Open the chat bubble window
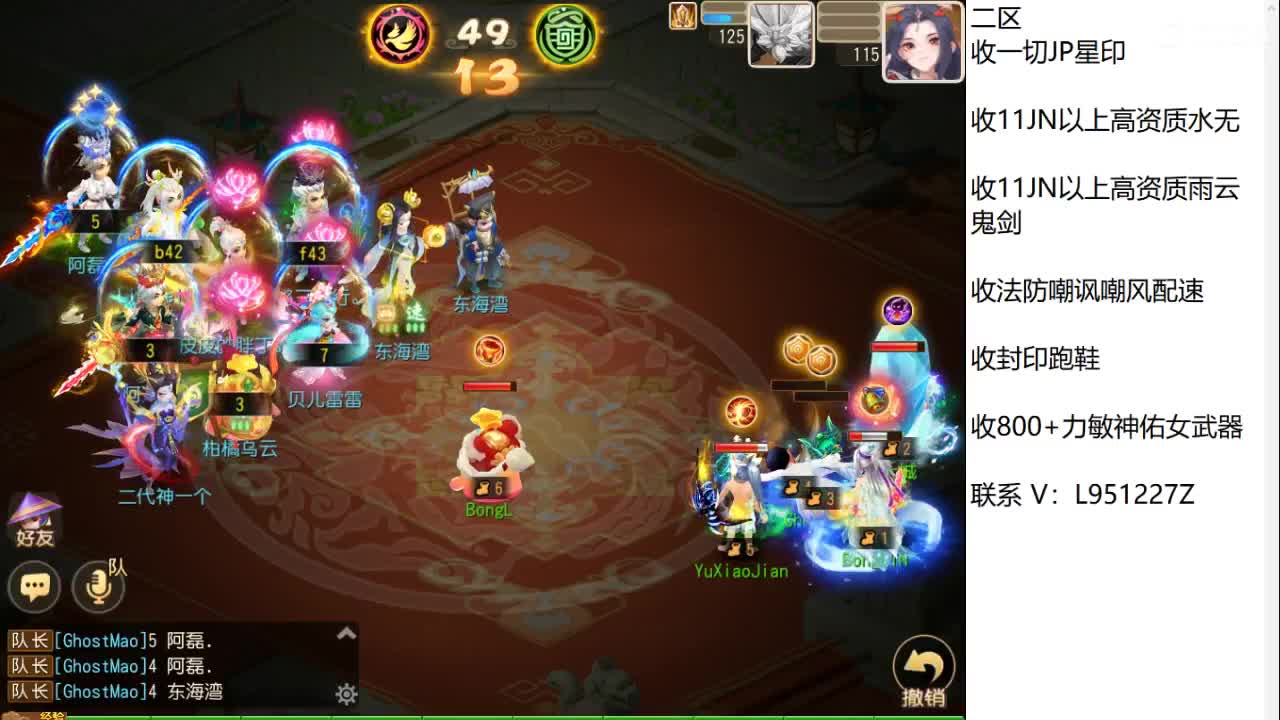 tap(34, 585)
